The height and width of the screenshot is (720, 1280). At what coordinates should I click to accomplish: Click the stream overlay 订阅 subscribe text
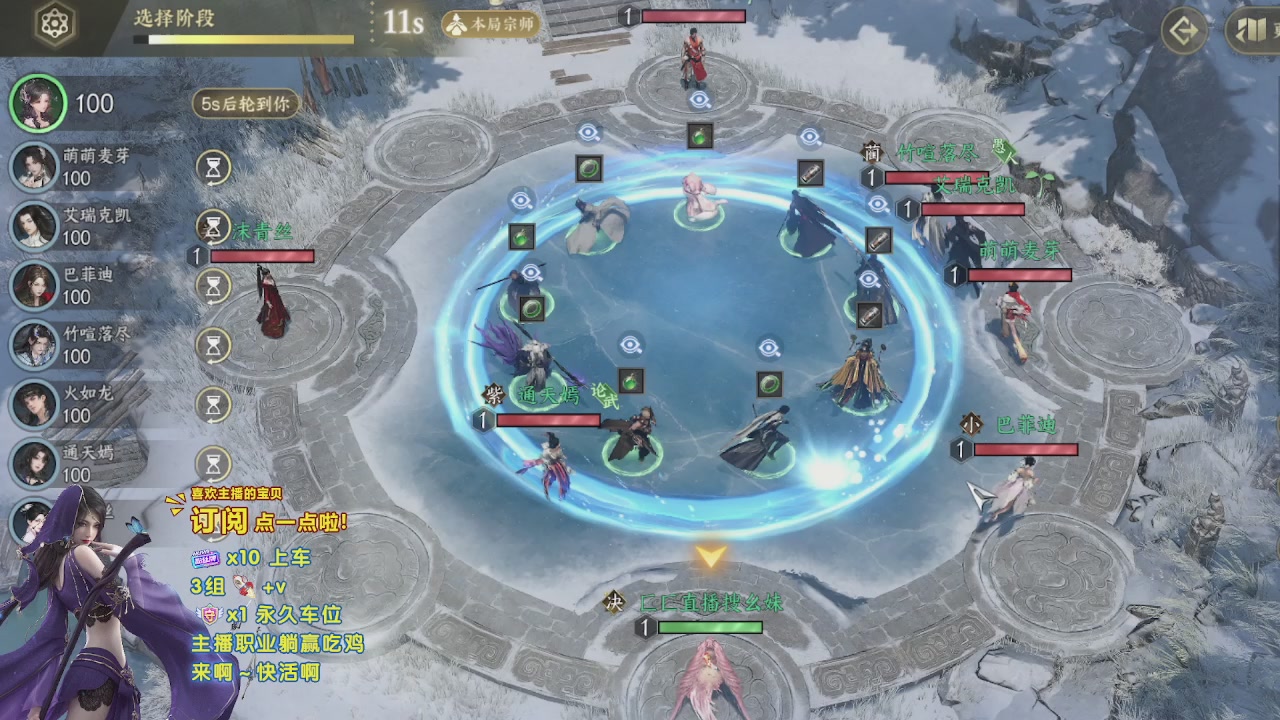[x=219, y=520]
